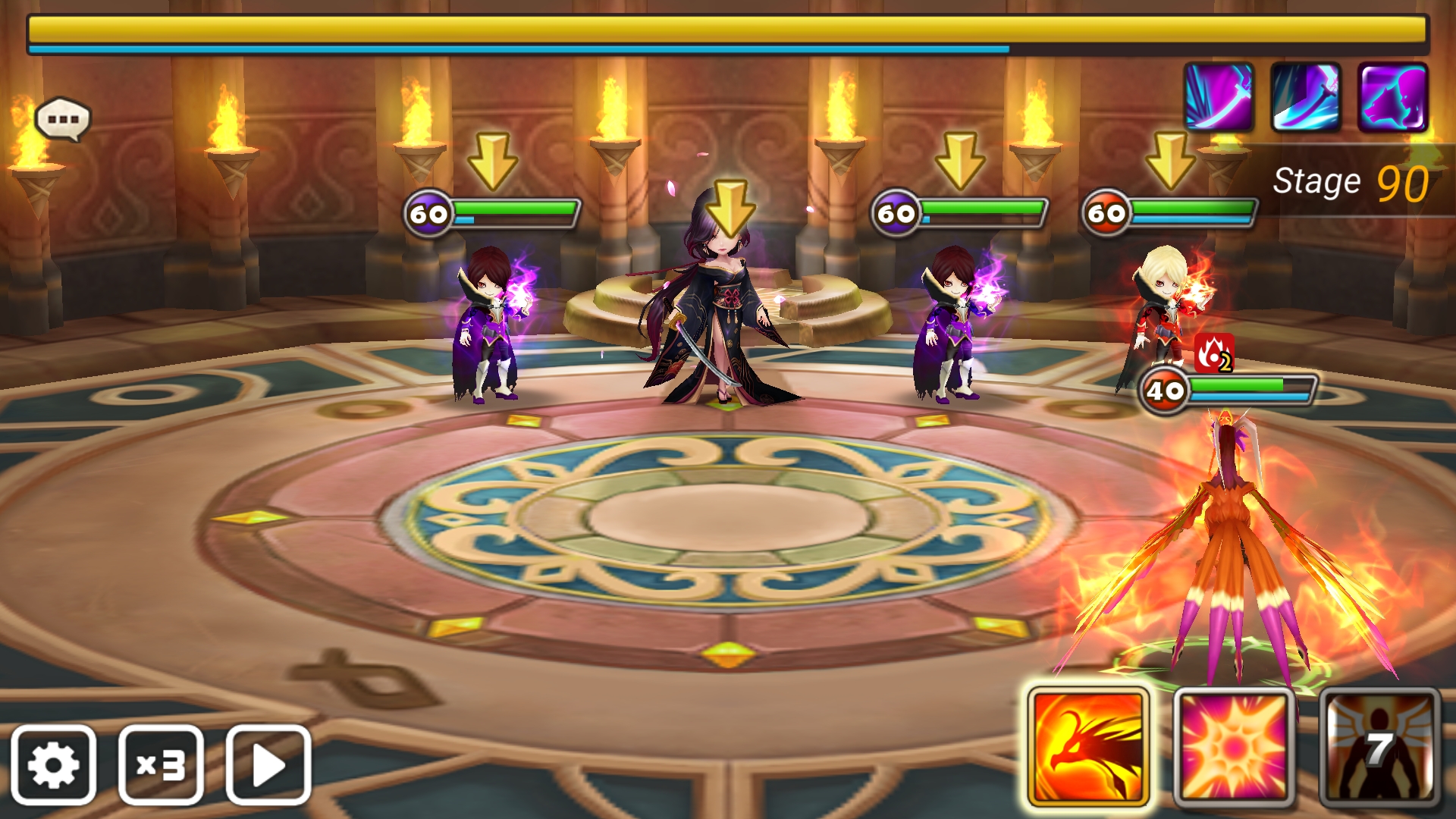Target the boss in the black kimono
1456x819 pixels.
pos(720,311)
